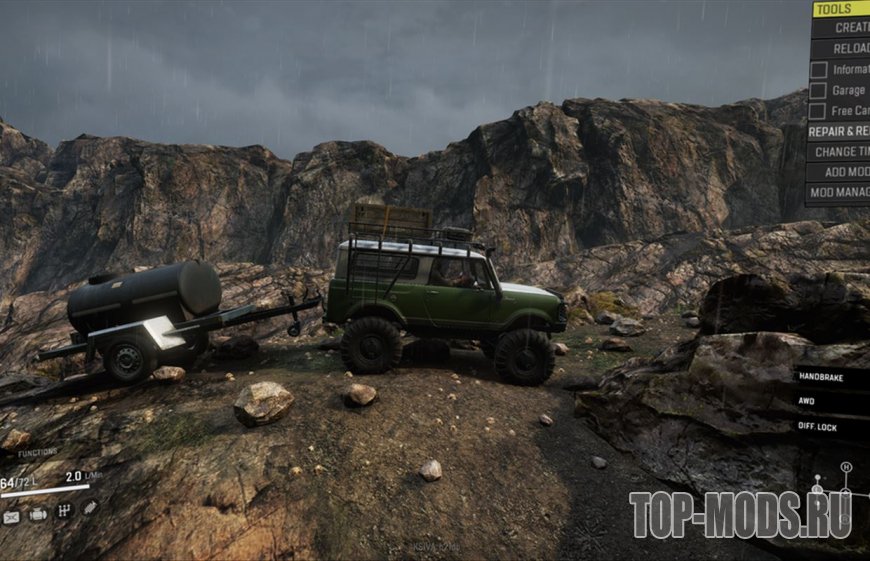Screen dimensions: 870x561
Task: Open the Mod Manager
Action: coord(838,193)
